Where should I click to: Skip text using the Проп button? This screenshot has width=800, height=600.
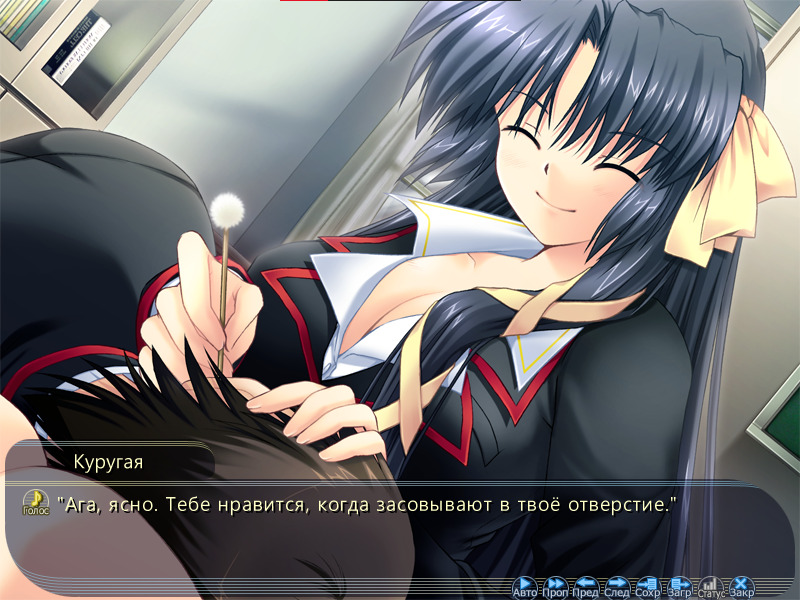[x=556, y=586]
